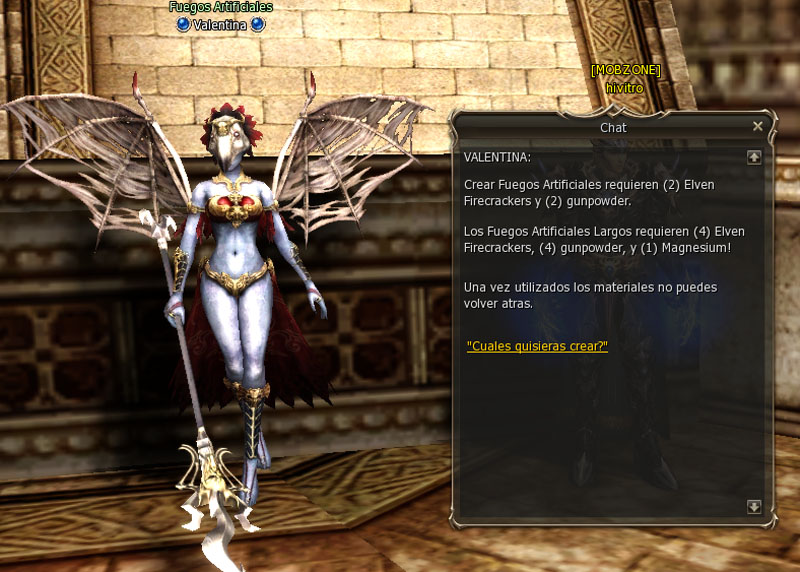This screenshot has width=800, height=572.
Task: Click the chat scroll down arrow
Action: tap(754, 507)
